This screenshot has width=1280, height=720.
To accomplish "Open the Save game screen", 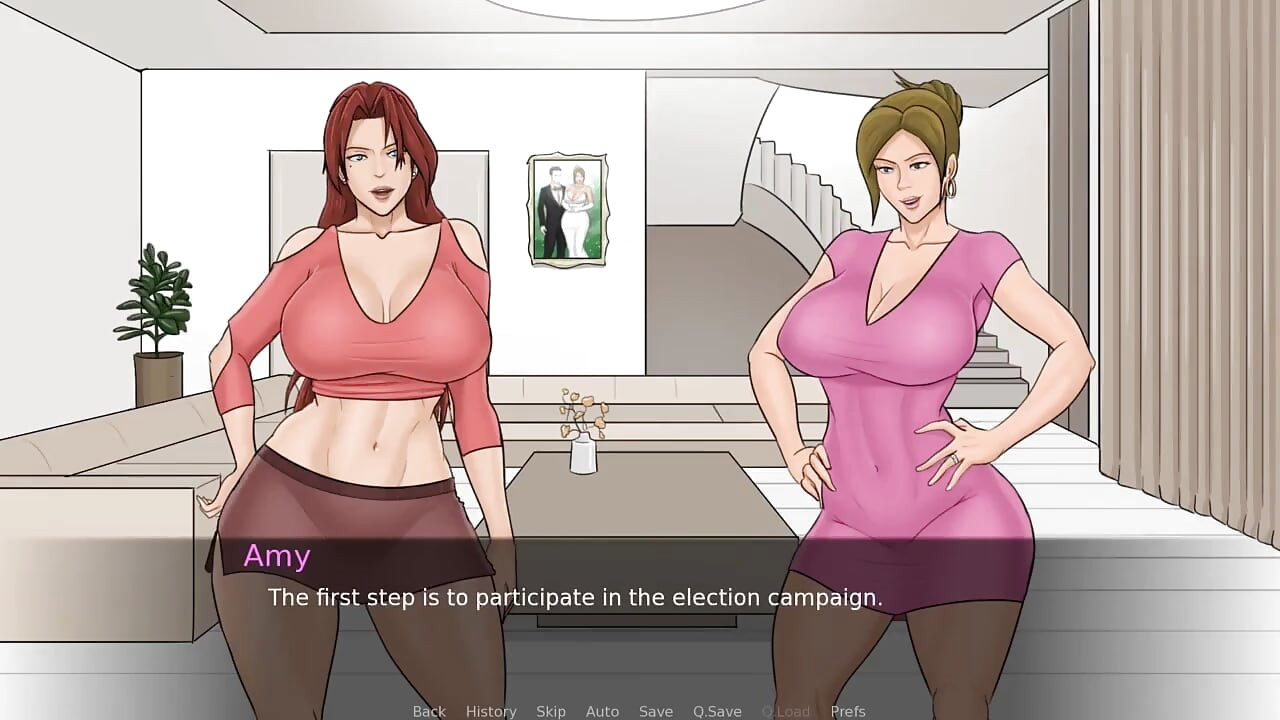I will [x=656, y=711].
